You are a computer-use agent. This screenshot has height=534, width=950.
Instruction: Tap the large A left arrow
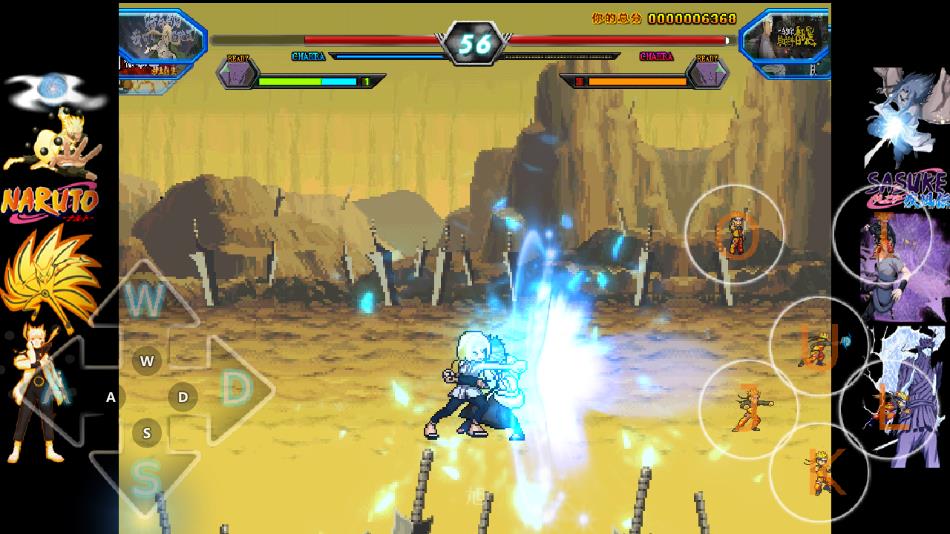point(60,390)
